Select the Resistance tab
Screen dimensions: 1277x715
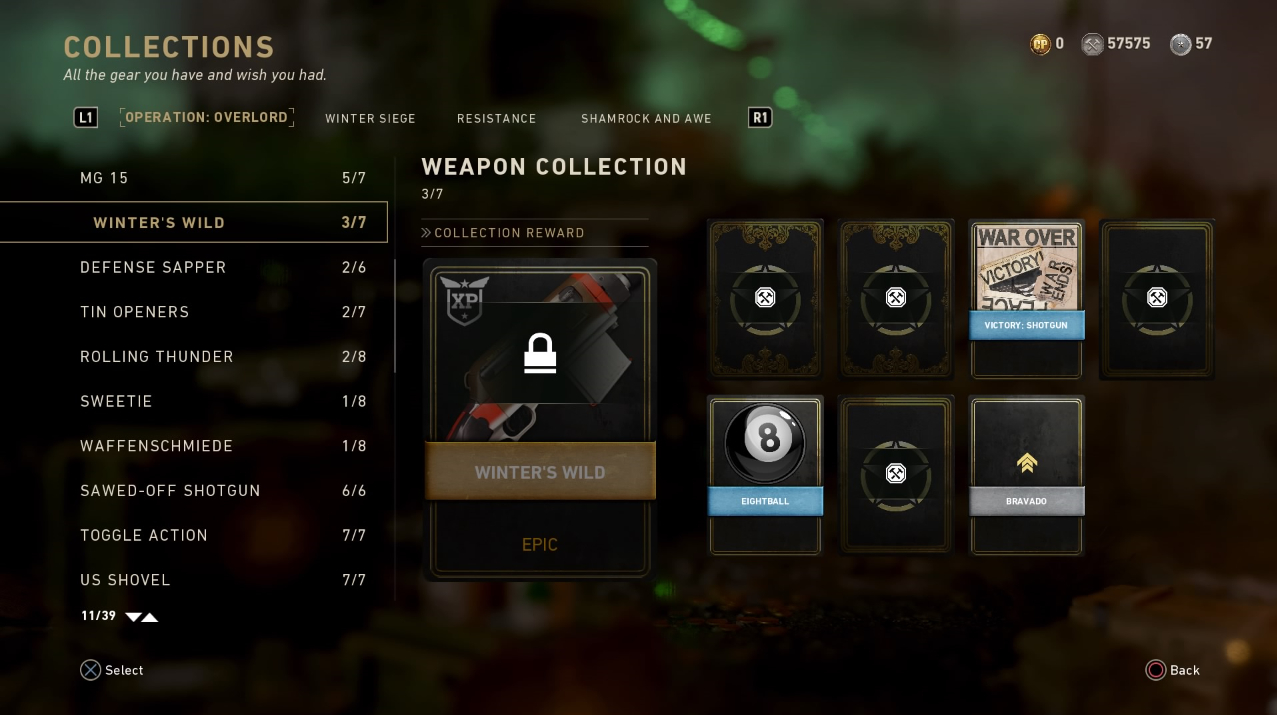[x=496, y=118]
